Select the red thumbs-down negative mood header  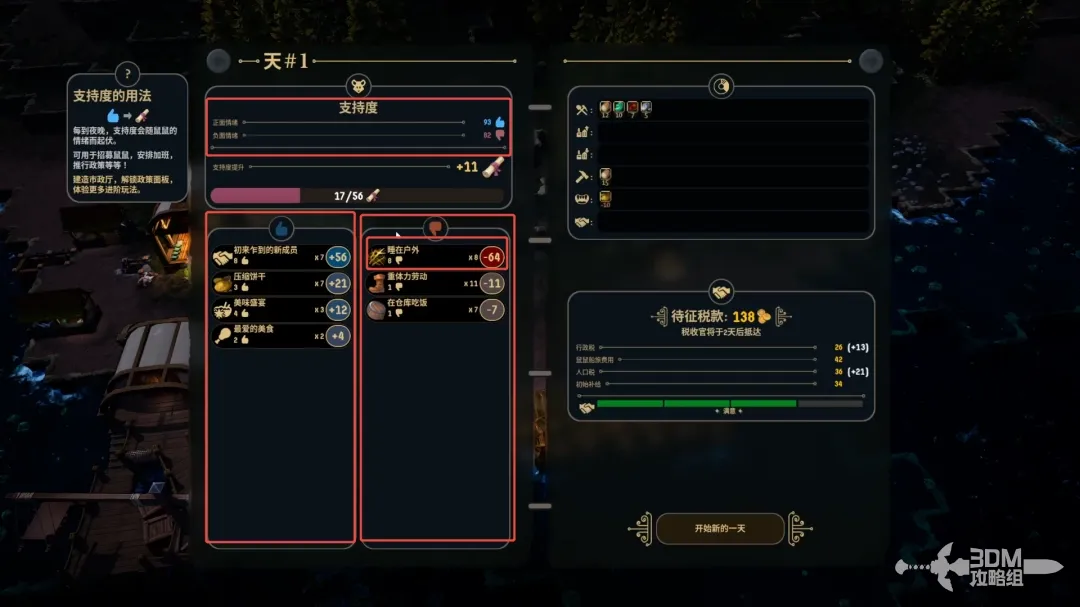[x=436, y=228]
